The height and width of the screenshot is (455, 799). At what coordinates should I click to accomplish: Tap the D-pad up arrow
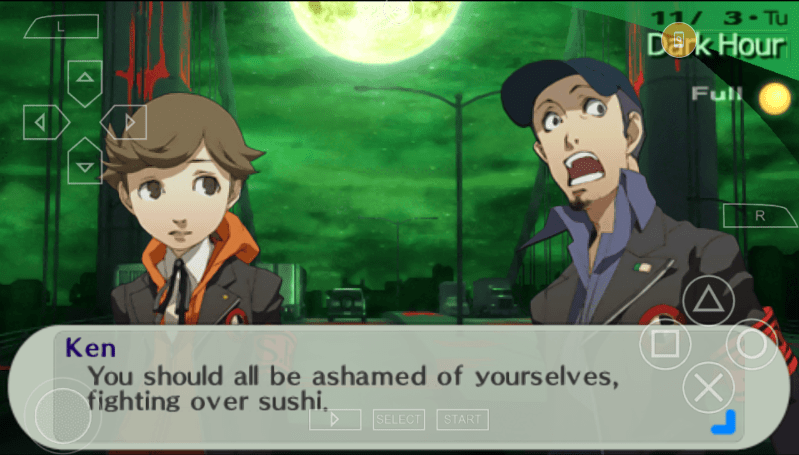tap(85, 78)
